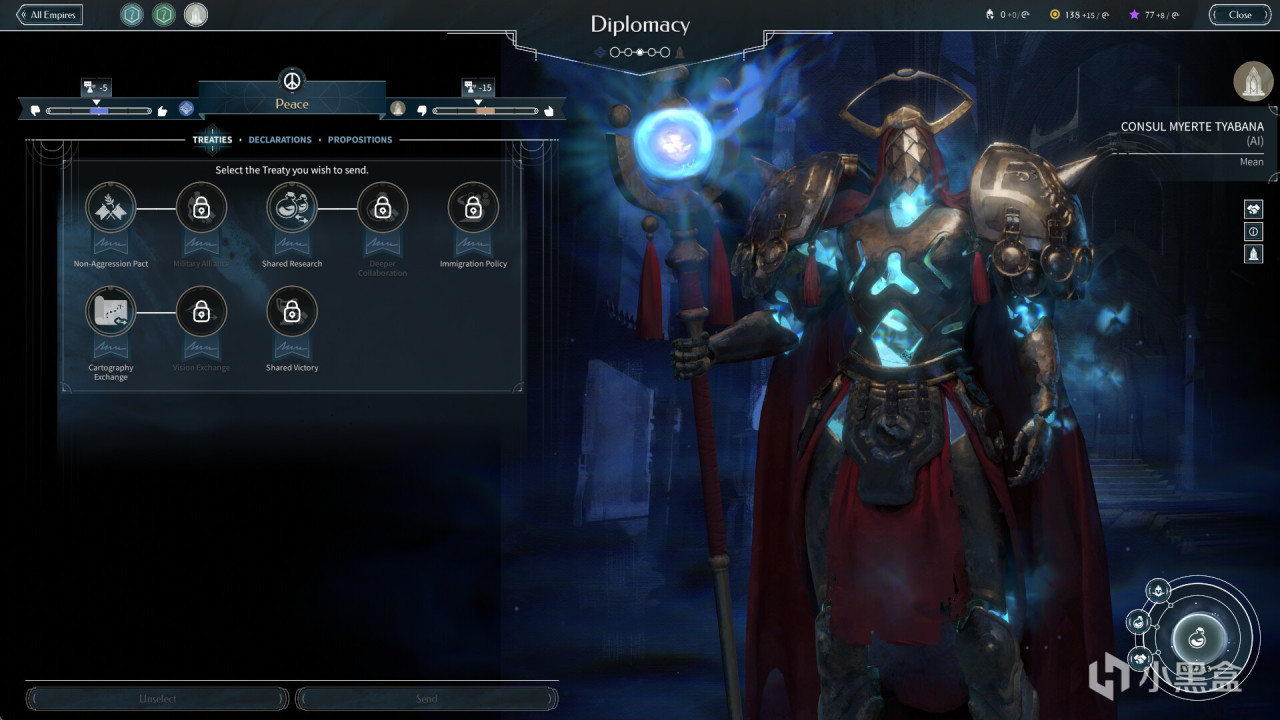This screenshot has height=720, width=1280.
Task: Select the white faction empire icon
Action: click(196, 15)
